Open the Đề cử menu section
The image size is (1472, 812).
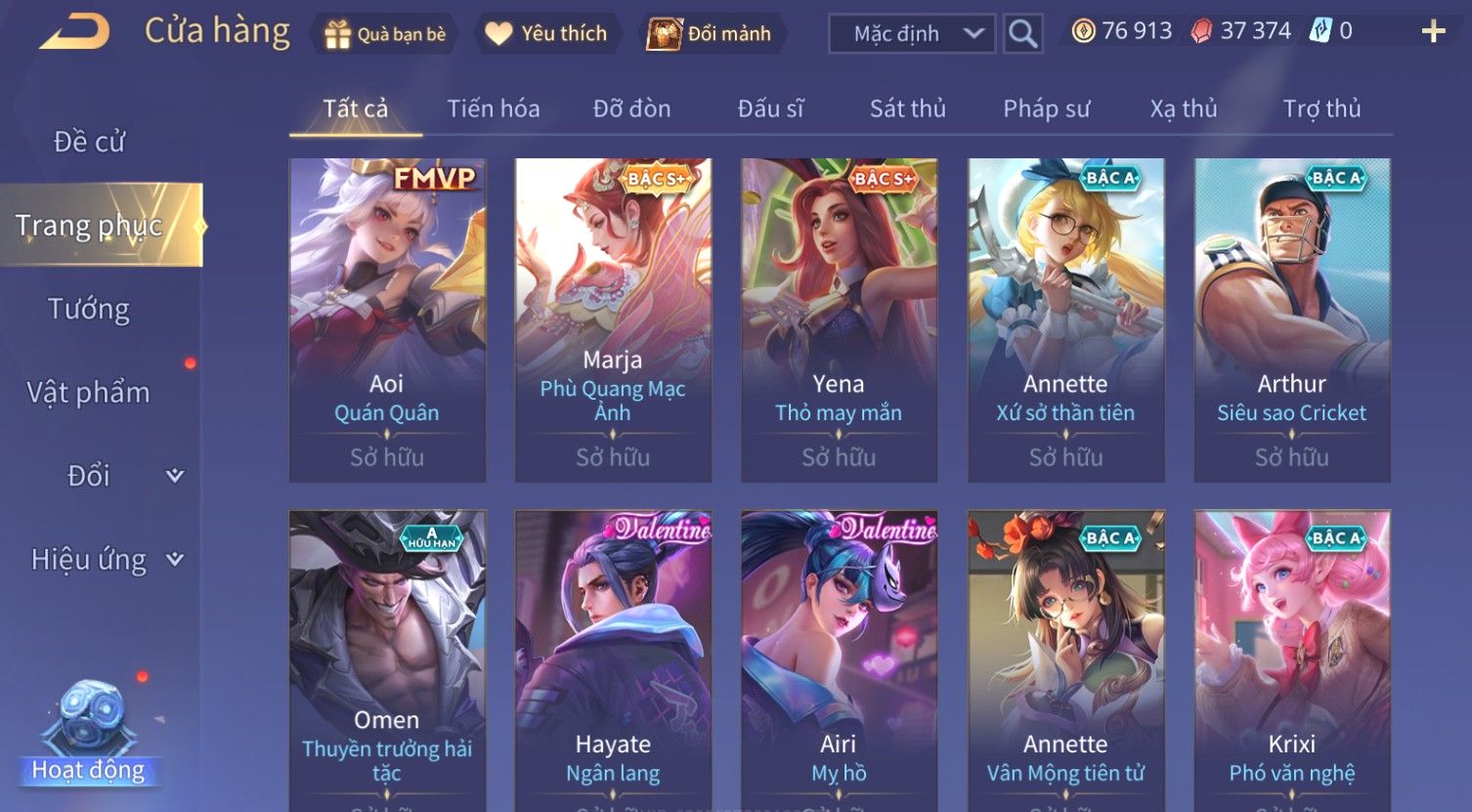[89, 142]
